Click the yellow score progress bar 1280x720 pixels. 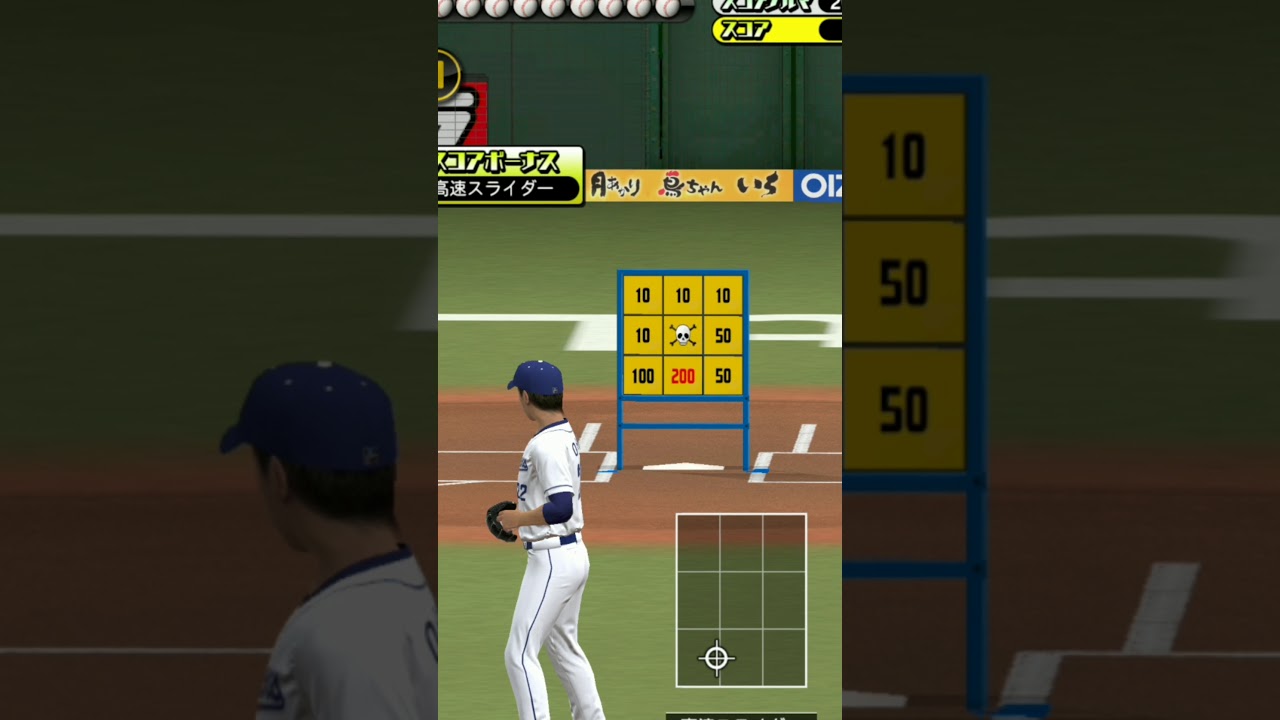[790, 30]
